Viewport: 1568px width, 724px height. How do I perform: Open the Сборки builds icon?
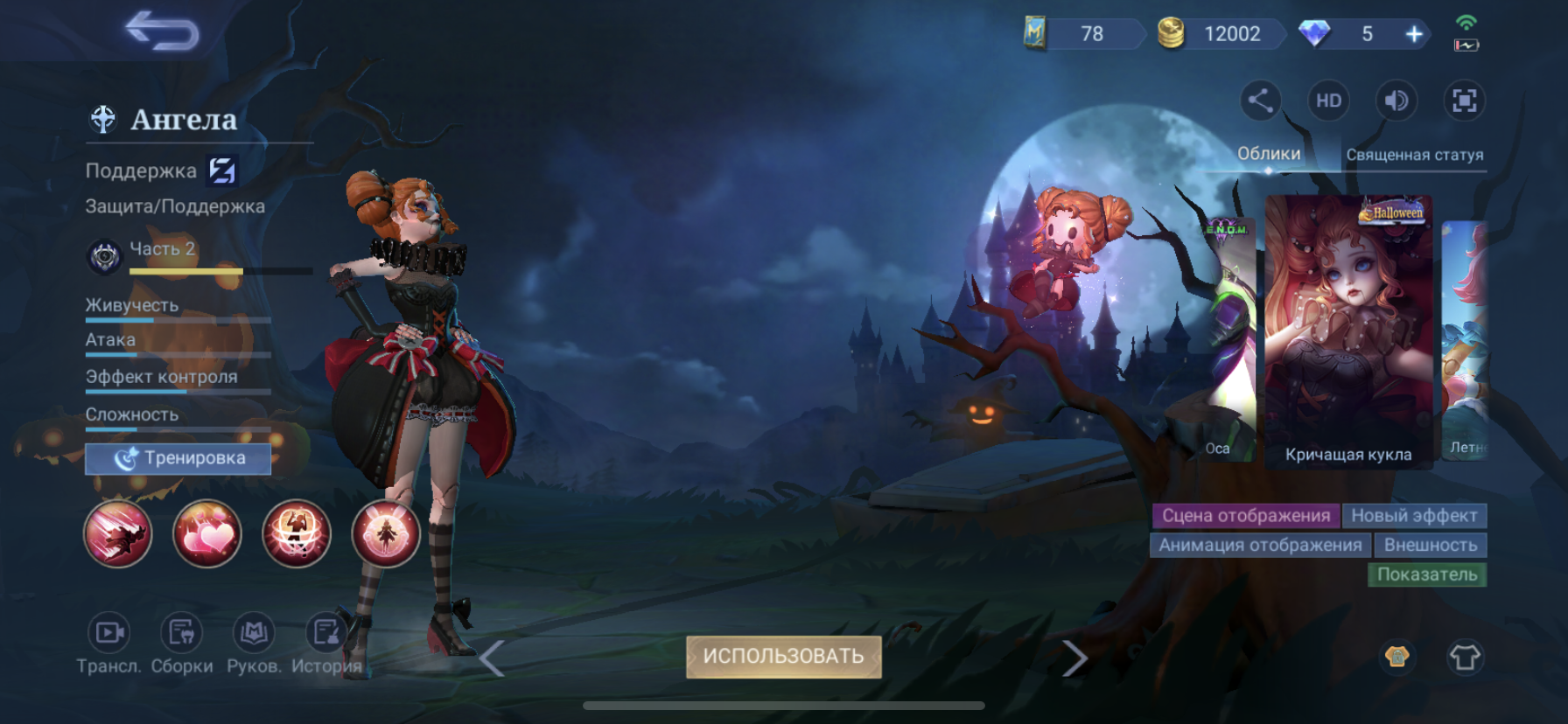[x=182, y=633]
